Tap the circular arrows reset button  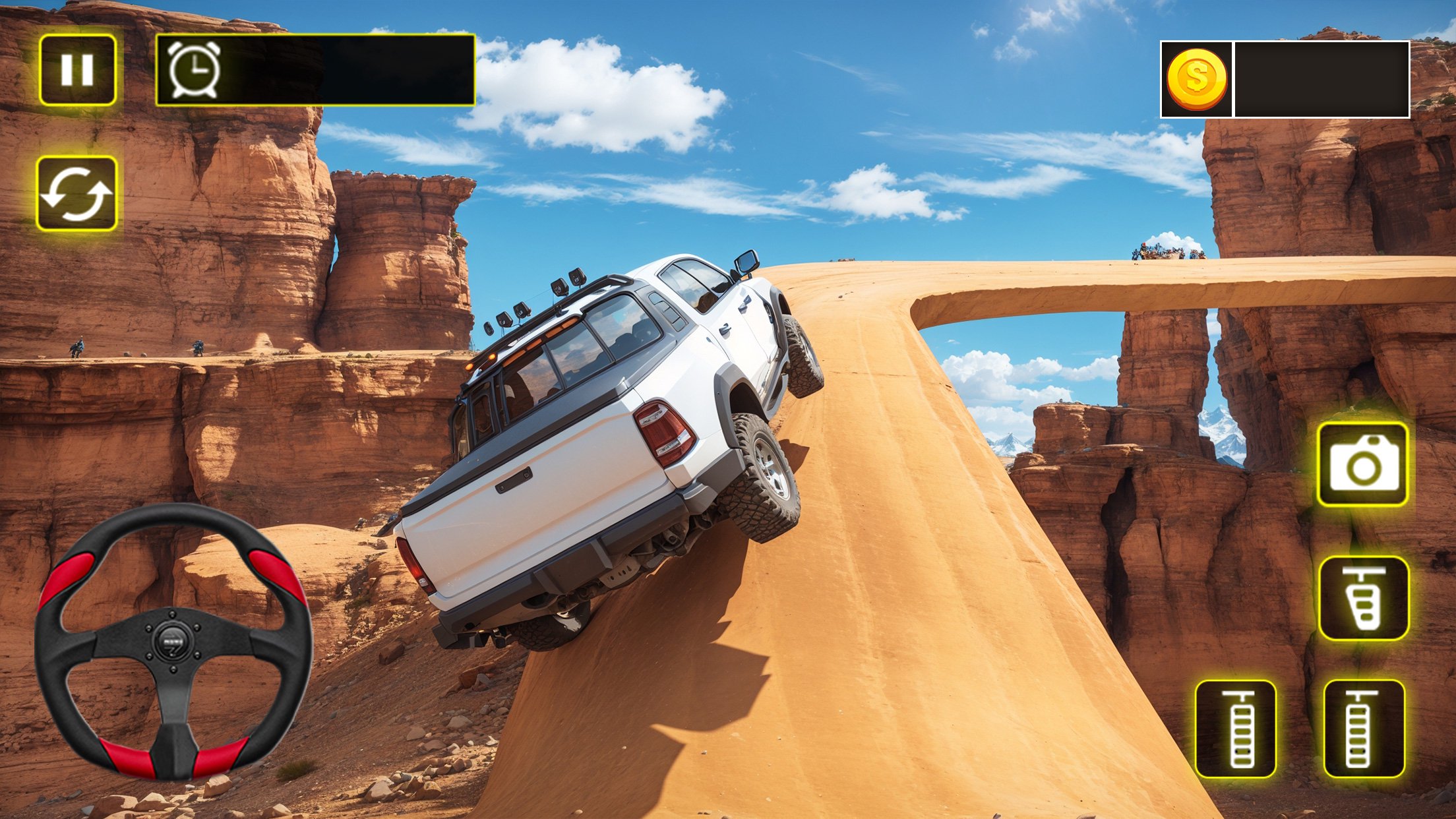click(76, 194)
